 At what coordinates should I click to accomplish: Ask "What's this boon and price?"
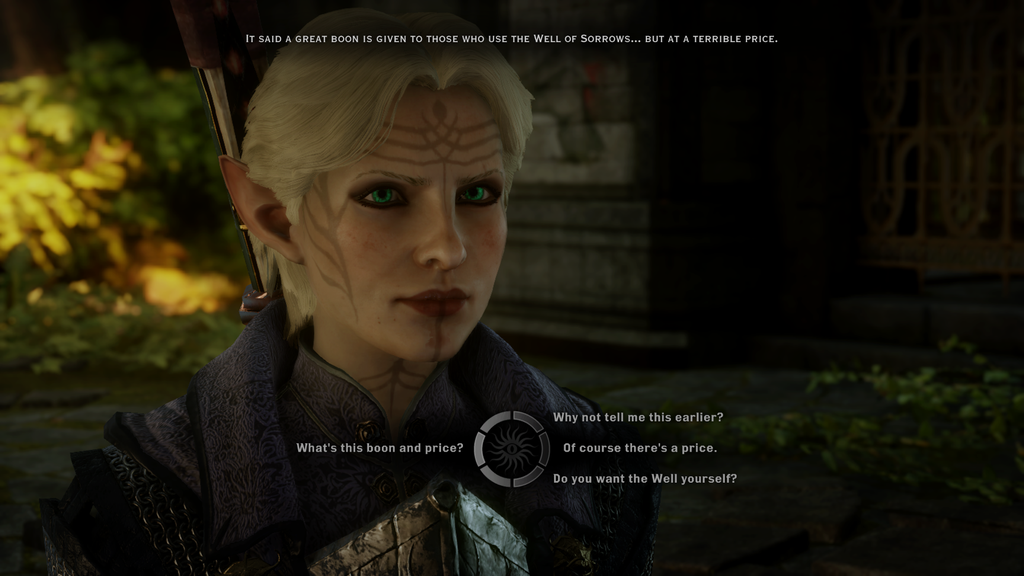(x=379, y=448)
